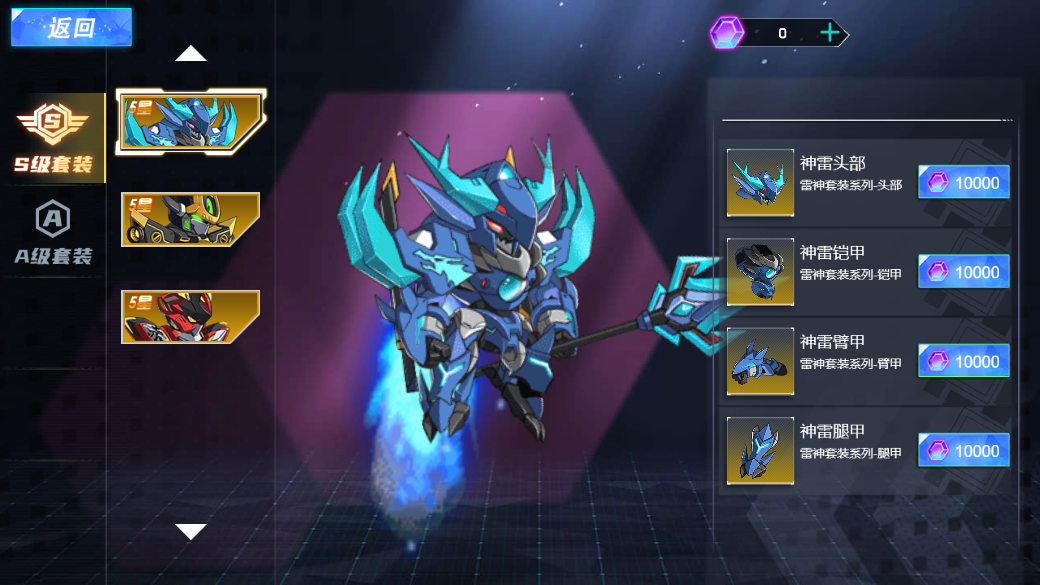Select the 神雷铠甲 armor icon

(x=760, y=272)
